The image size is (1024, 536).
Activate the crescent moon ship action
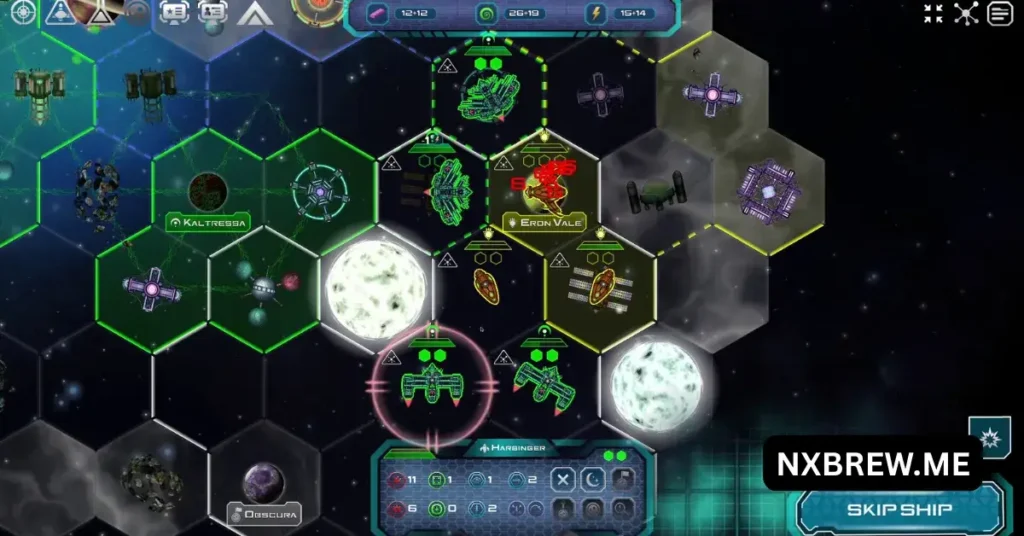[592, 479]
